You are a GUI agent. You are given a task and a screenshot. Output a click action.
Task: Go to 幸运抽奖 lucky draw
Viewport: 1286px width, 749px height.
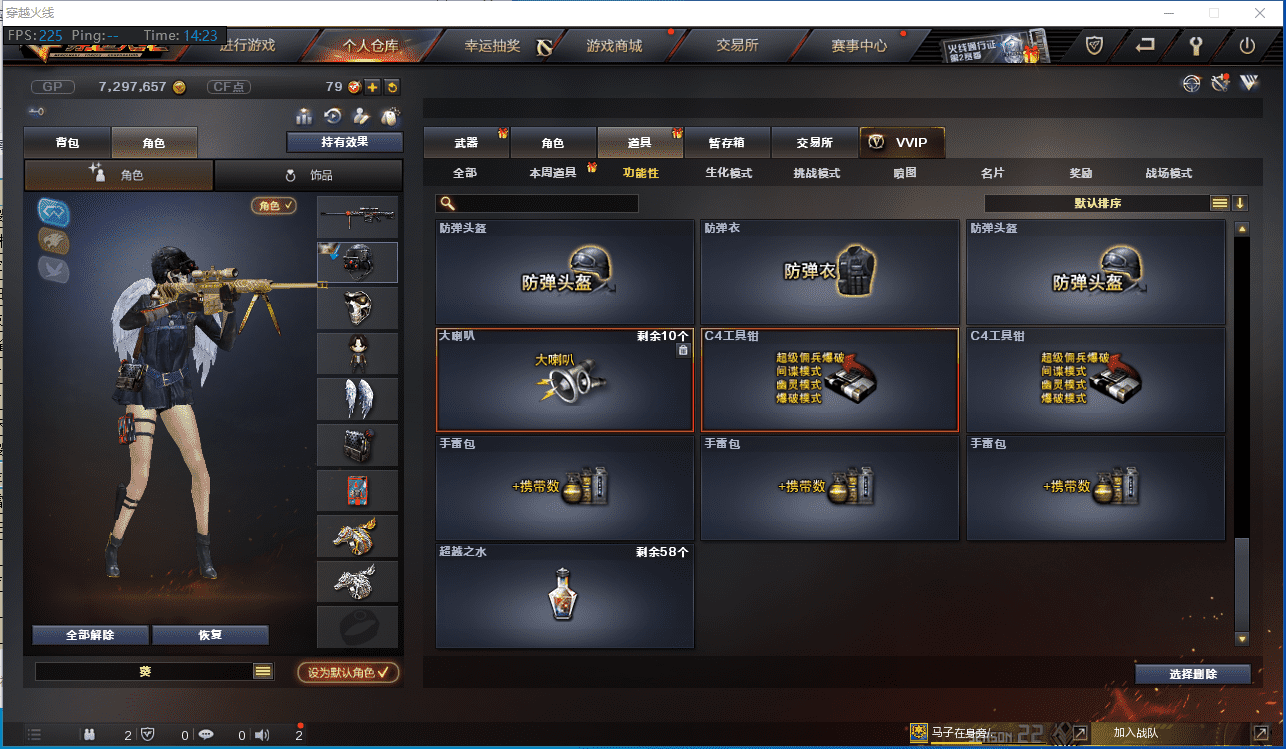pos(492,46)
